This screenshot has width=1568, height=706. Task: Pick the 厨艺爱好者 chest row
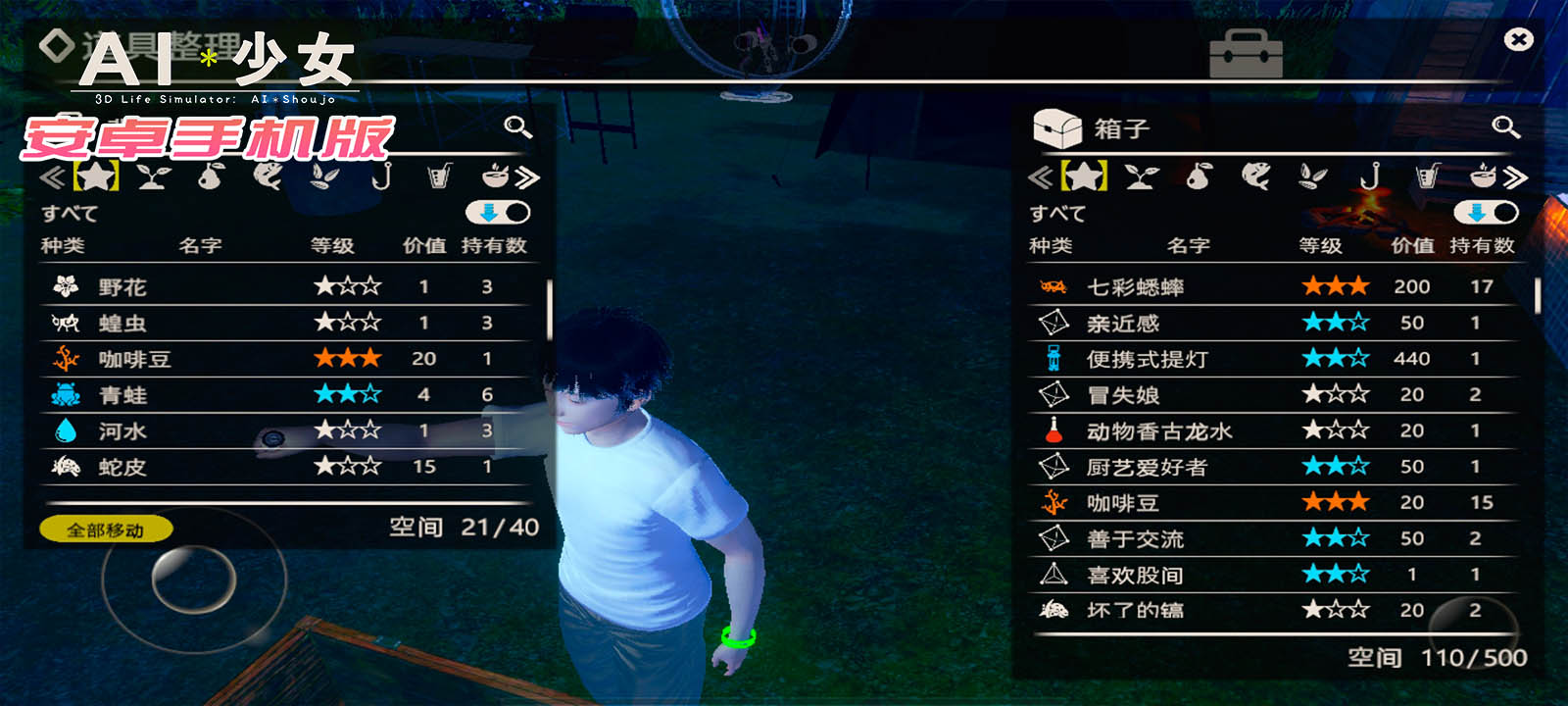pos(1274,467)
